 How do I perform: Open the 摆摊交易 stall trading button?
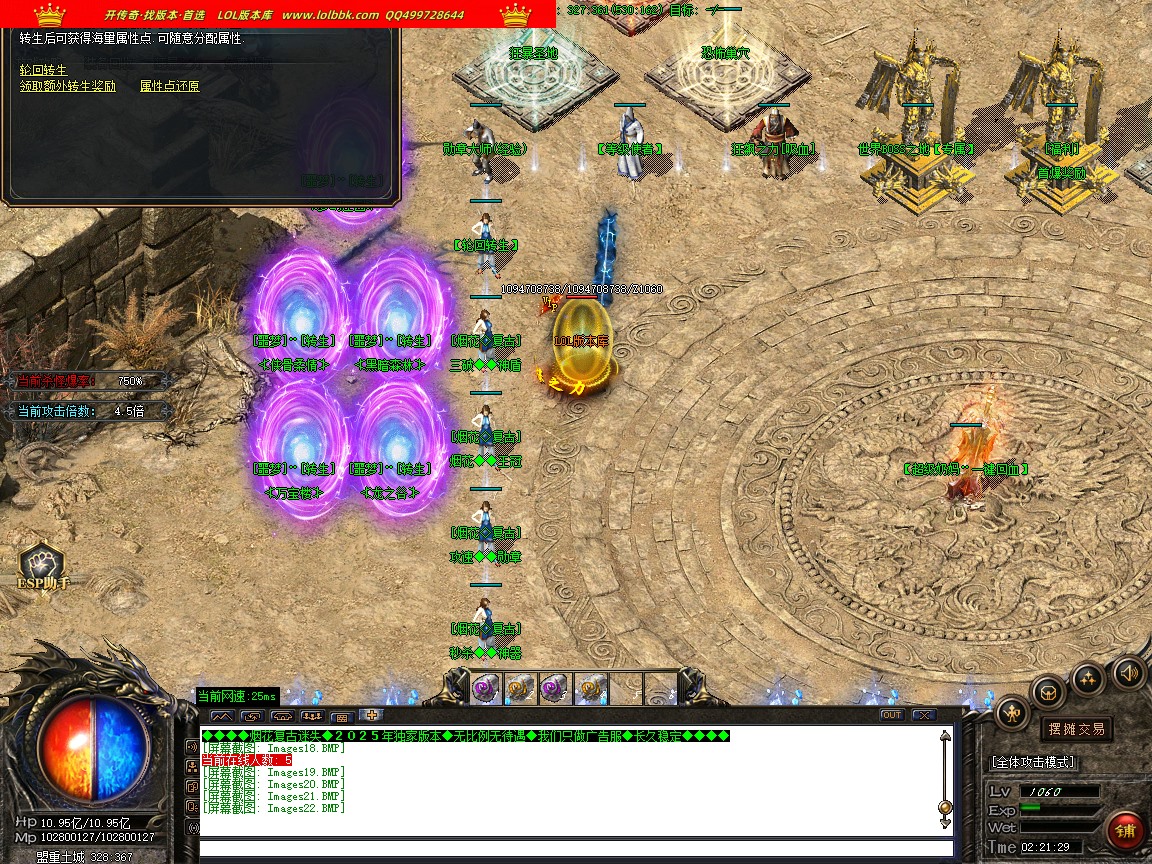1075,729
